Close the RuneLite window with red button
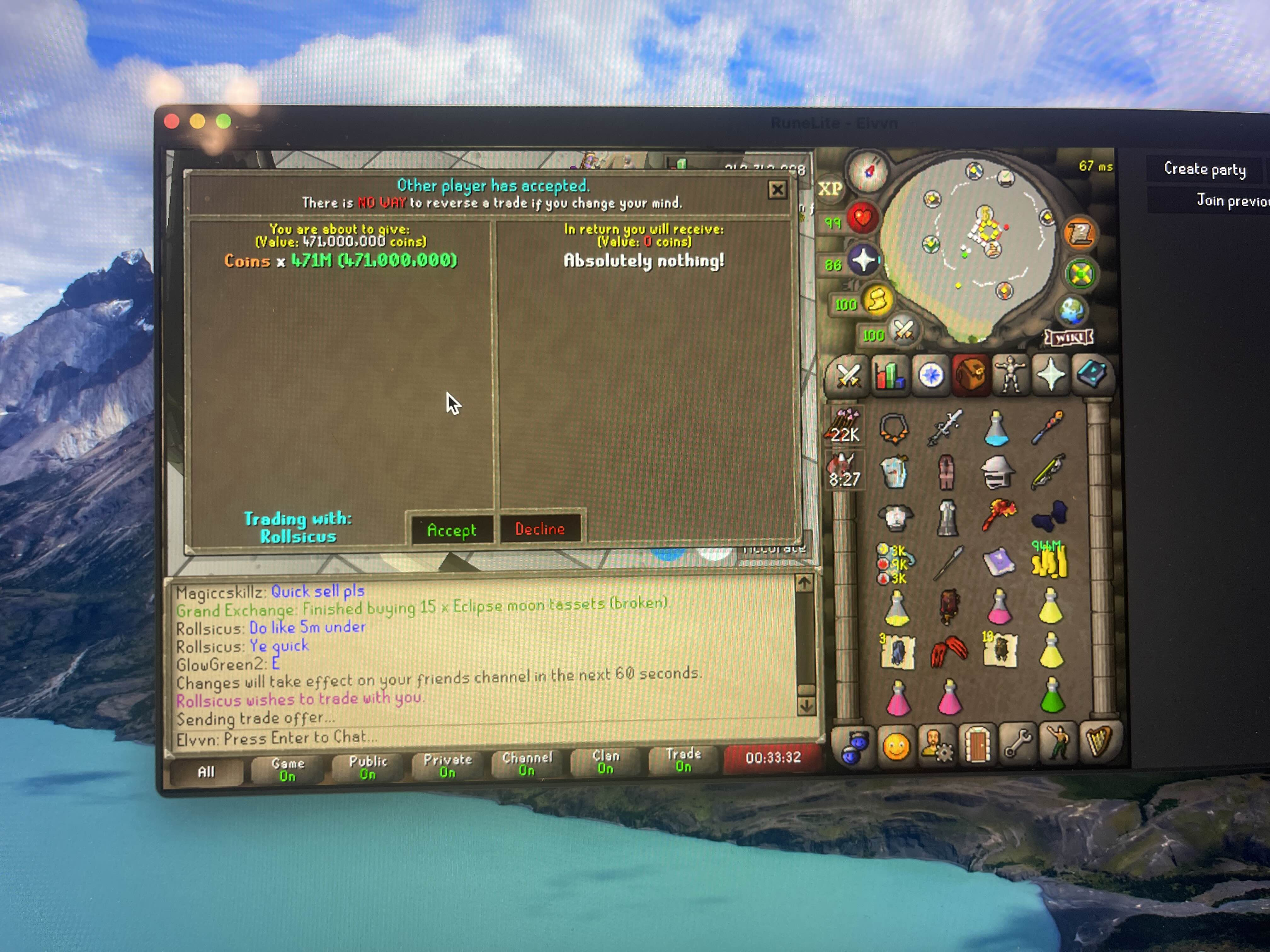This screenshot has height=952, width=1270. [172, 121]
